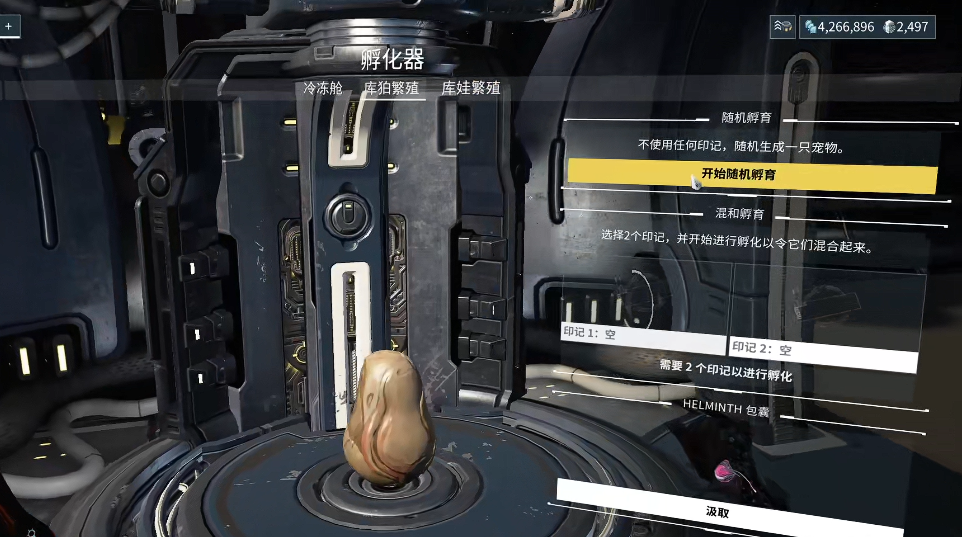962x537 pixels.
Task: Open the 库狛繁殖 tab
Action: pos(391,88)
